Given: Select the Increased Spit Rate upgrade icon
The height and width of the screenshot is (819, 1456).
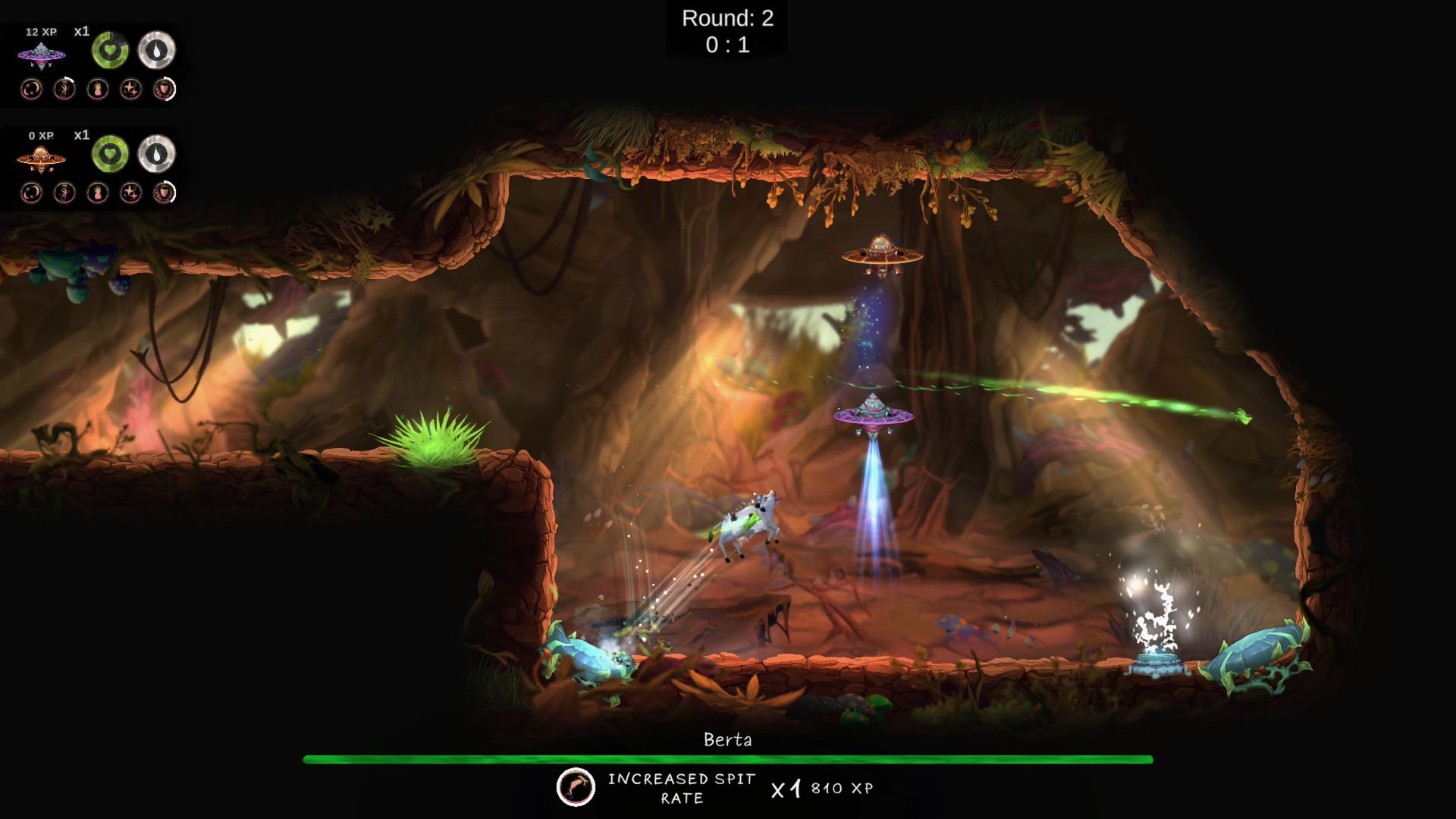Looking at the screenshot, I should click(x=576, y=787).
